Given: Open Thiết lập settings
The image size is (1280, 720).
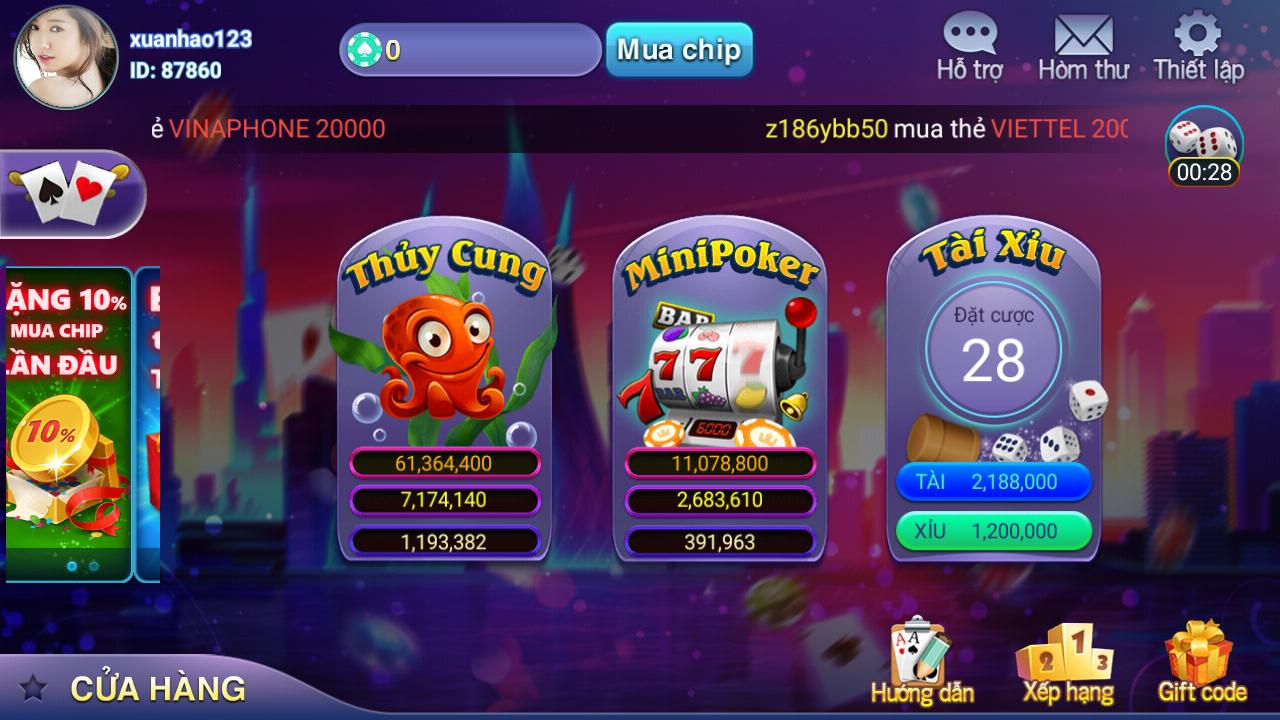Looking at the screenshot, I should [x=1199, y=45].
